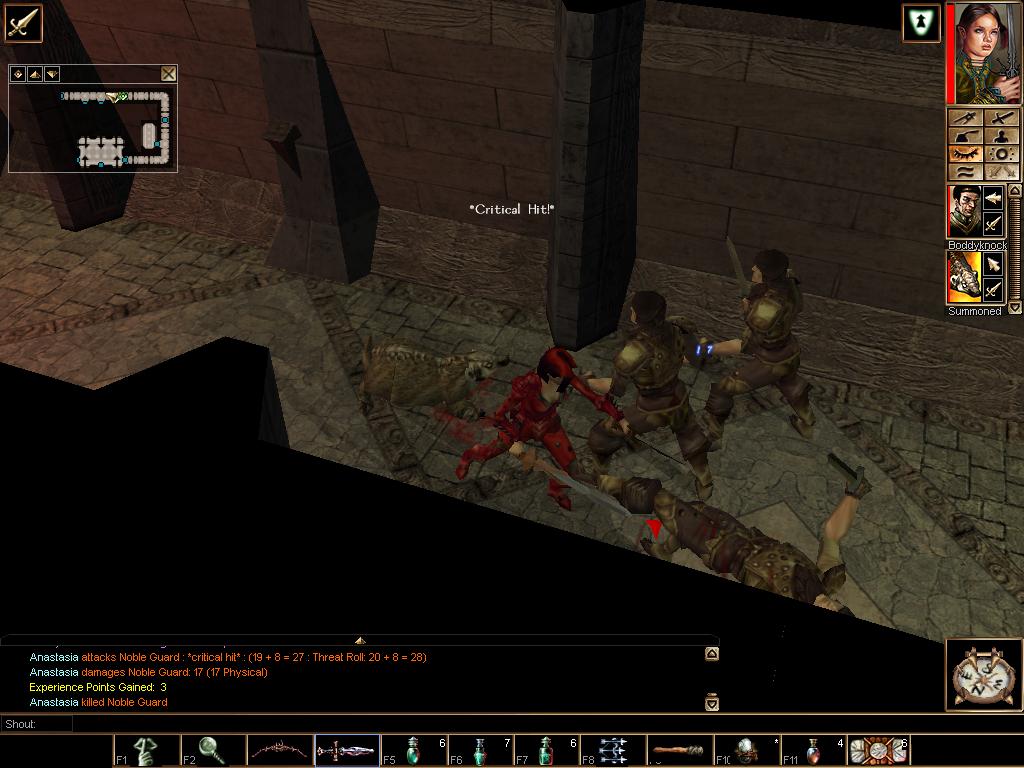Select the Summoned creature portrait
1024x768 pixels.
[x=964, y=277]
